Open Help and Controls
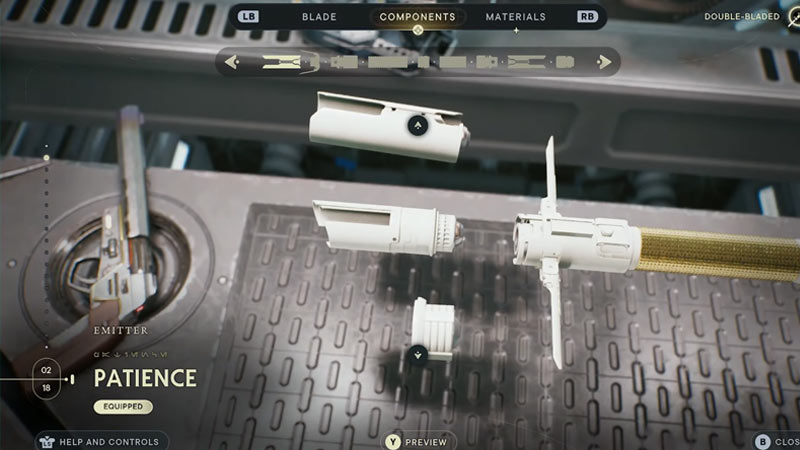Image resolution: width=800 pixels, height=450 pixels. point(98,441)
